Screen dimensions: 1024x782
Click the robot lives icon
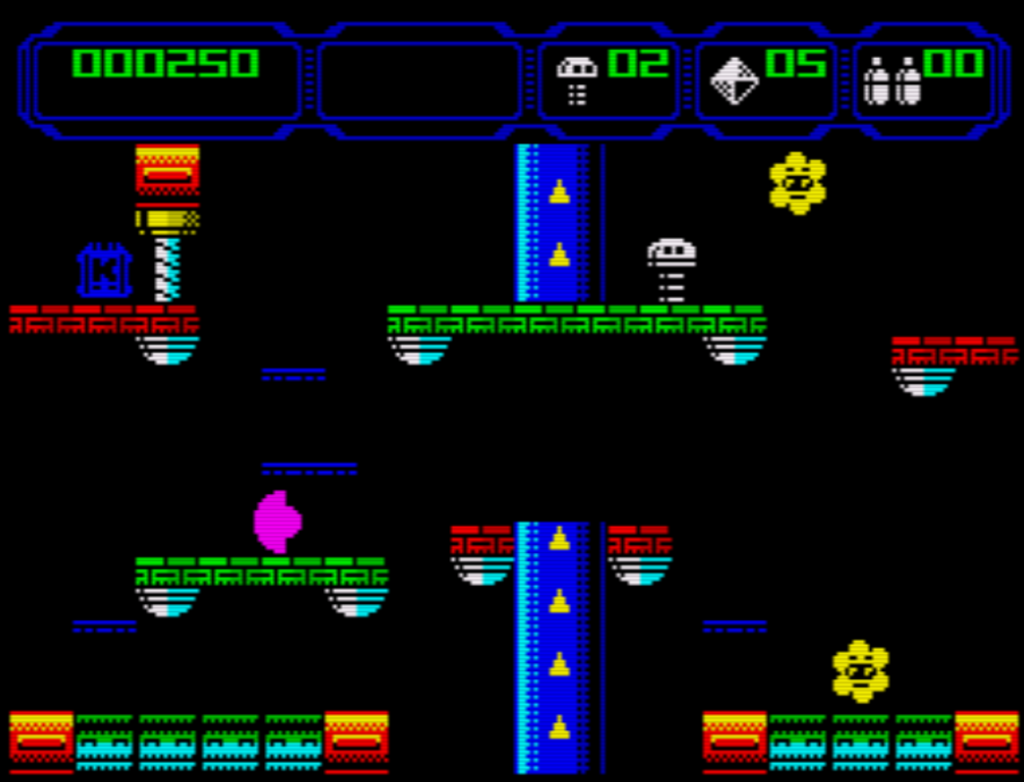[x=576, y=80]
